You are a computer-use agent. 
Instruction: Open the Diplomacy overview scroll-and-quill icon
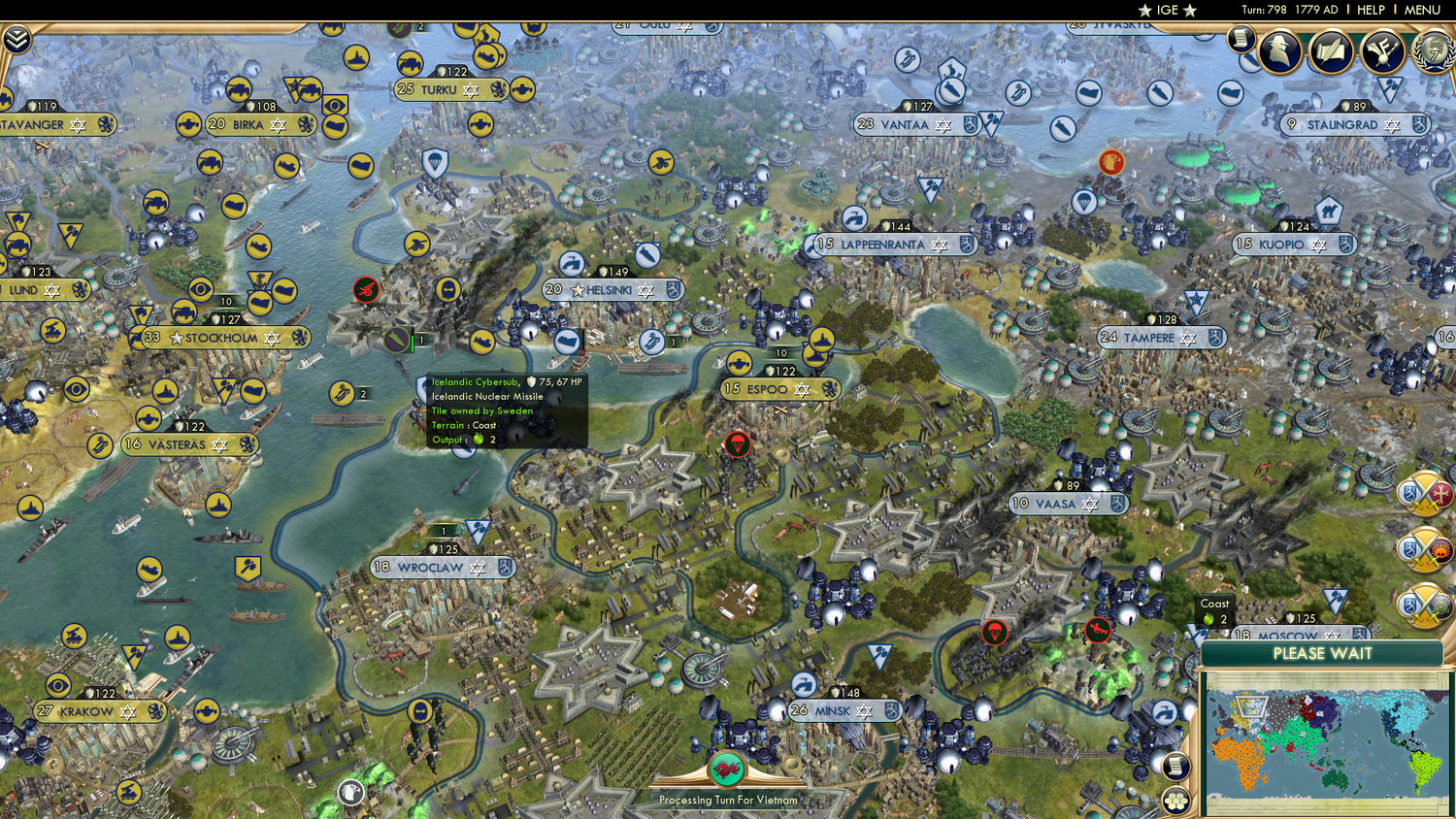click(x=1332, y=50)
